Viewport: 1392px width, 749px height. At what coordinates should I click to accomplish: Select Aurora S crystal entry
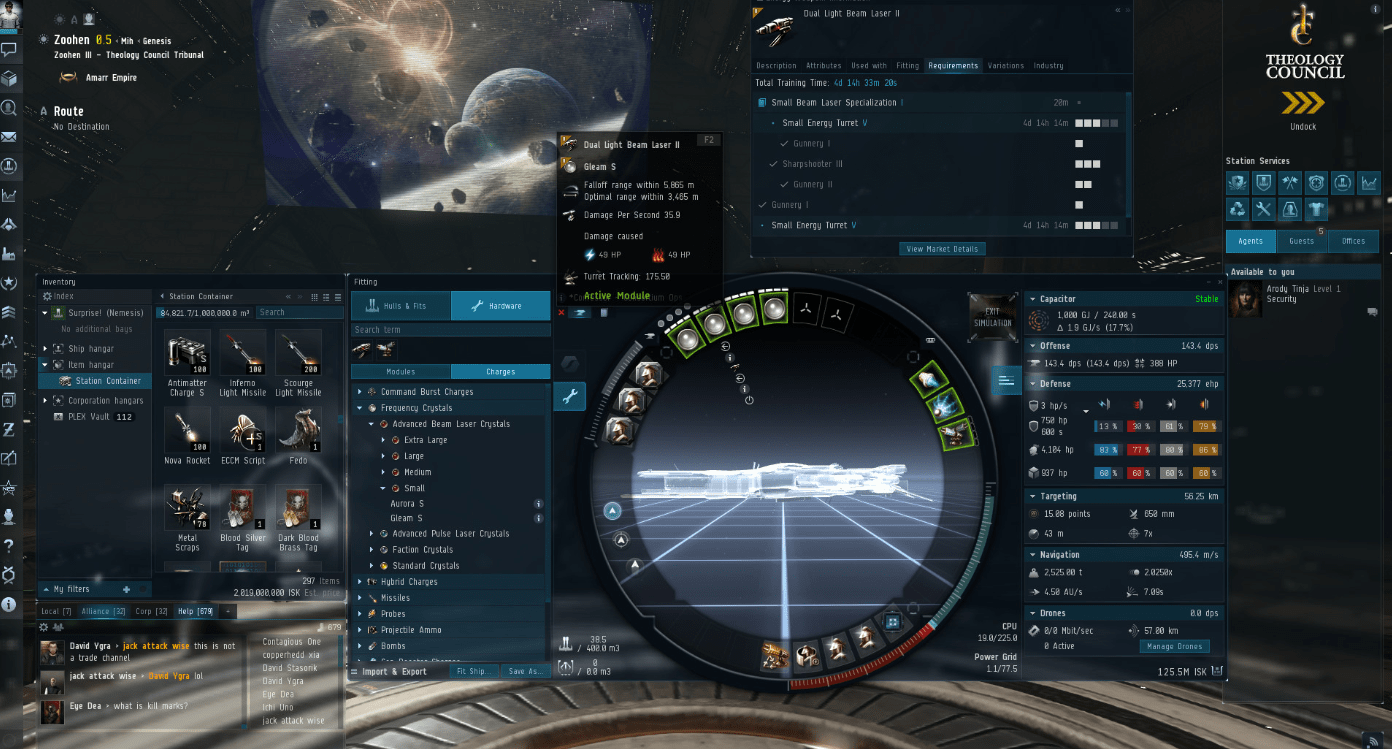click(407, 504)
